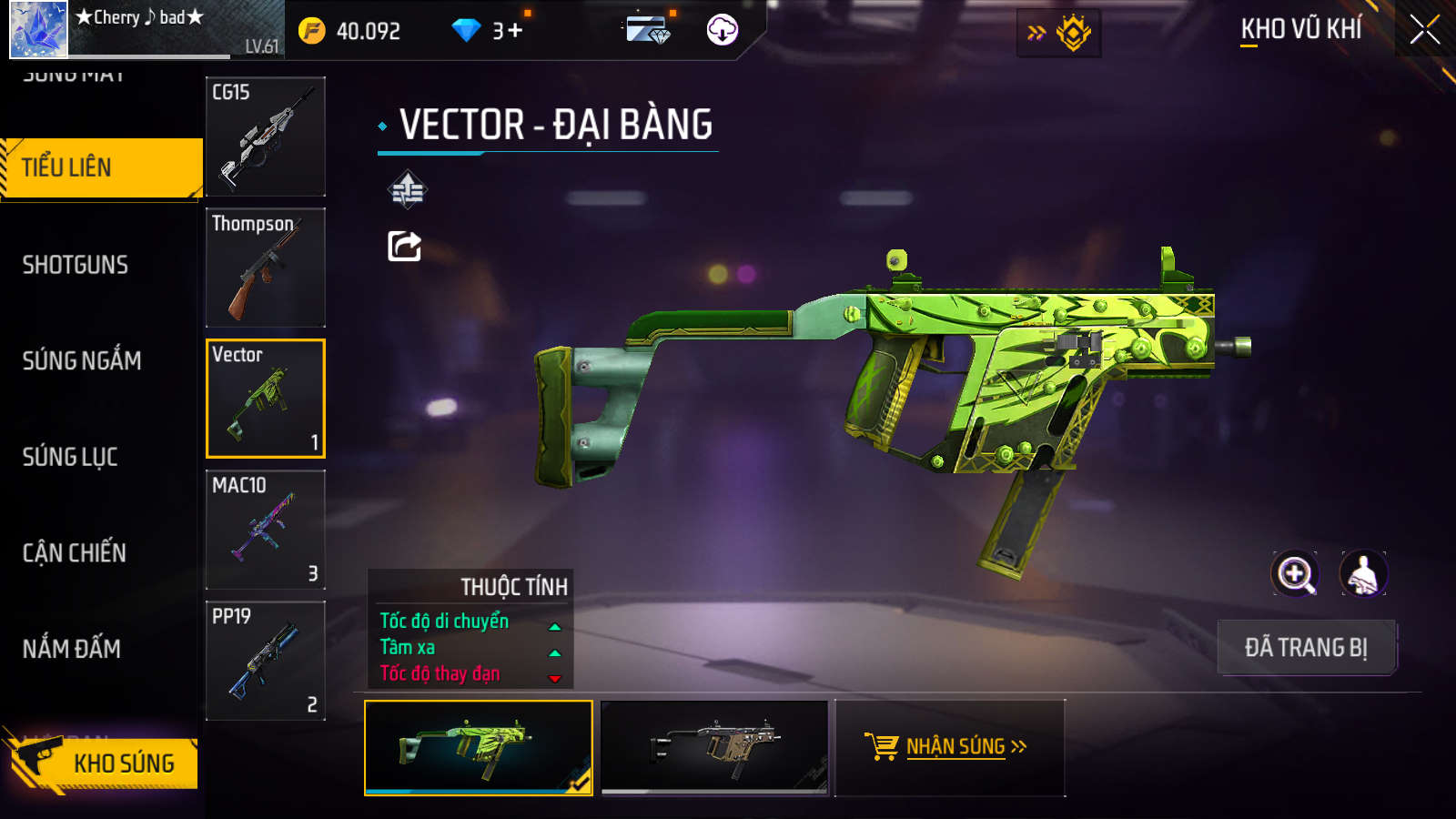Share the weapon skin via share icon
Screen dimensions: 1456x819
coord(405,246)
